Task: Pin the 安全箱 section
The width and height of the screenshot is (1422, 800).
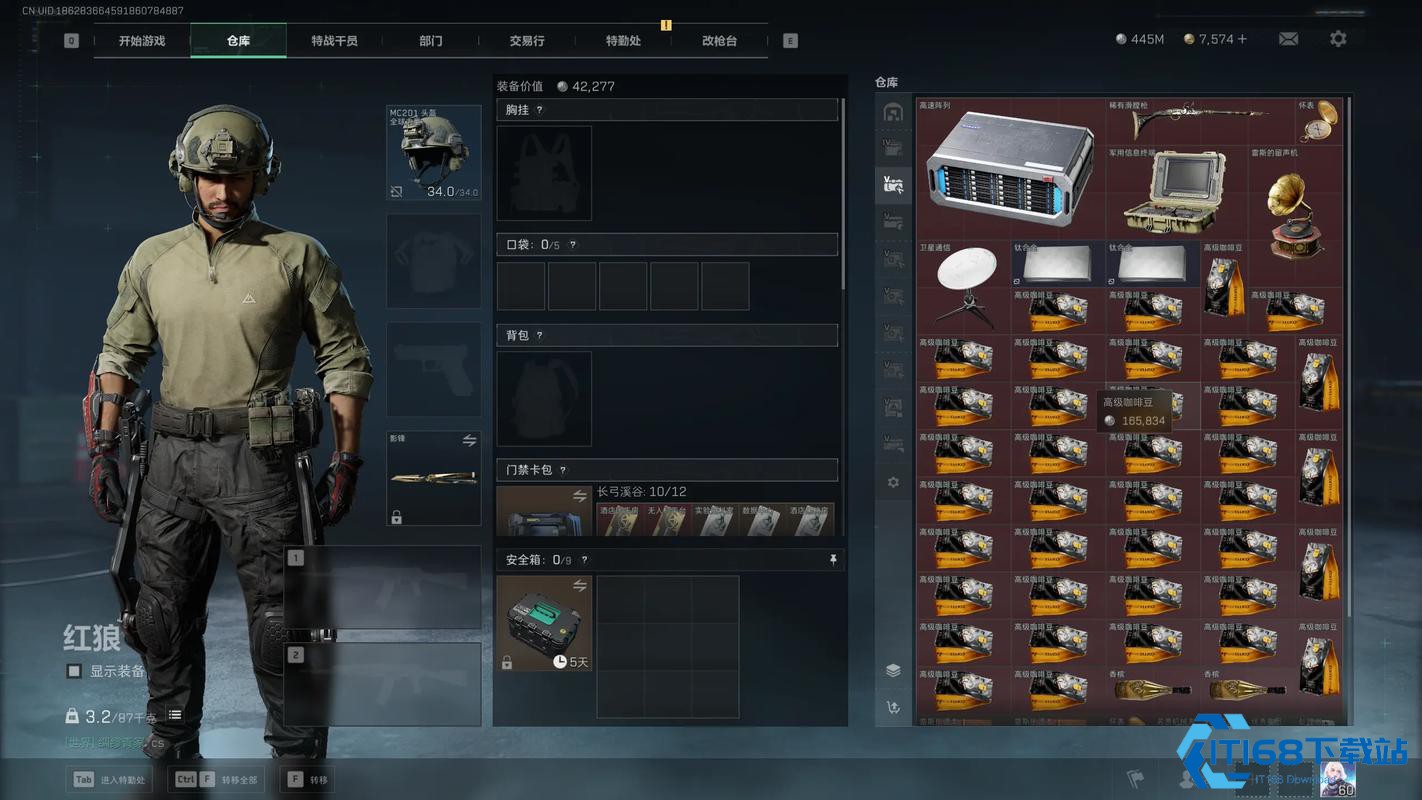Action: (833, 560)
